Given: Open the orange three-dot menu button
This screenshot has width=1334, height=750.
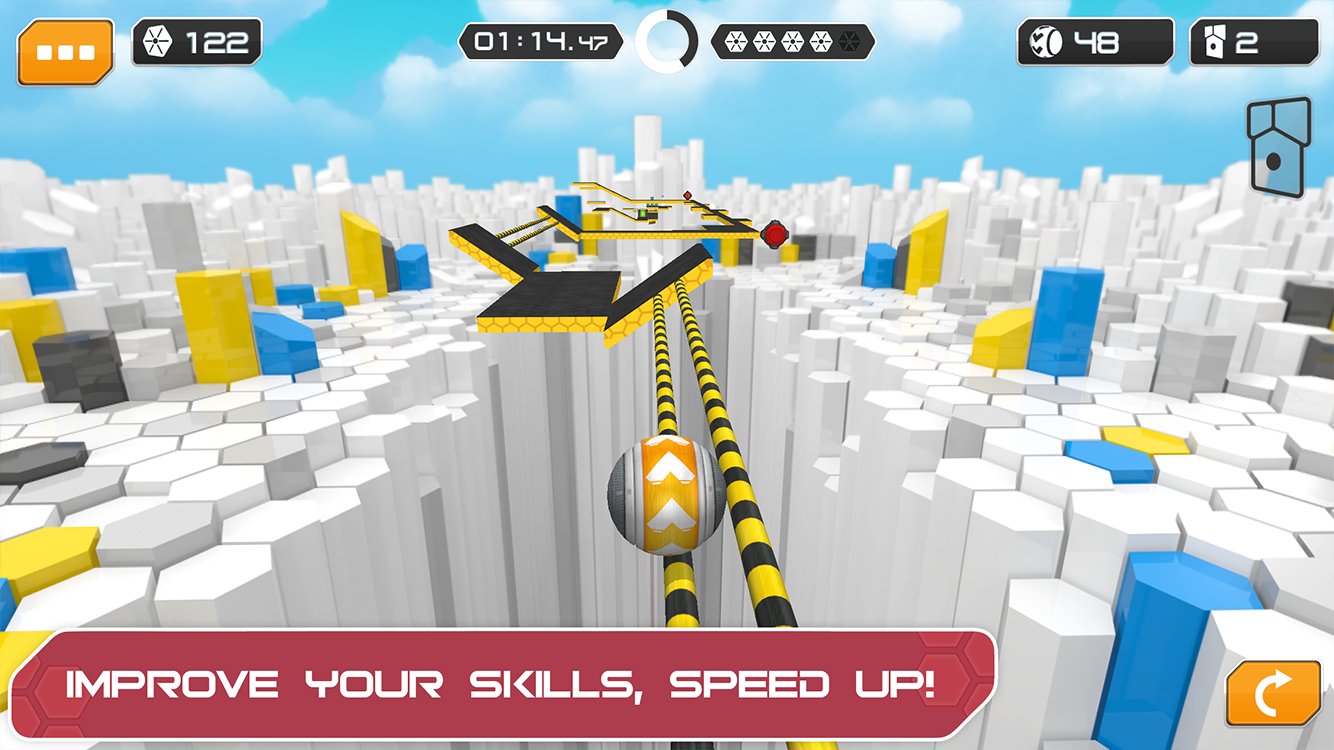Looking at the screenshot, I should pos(65,50).
